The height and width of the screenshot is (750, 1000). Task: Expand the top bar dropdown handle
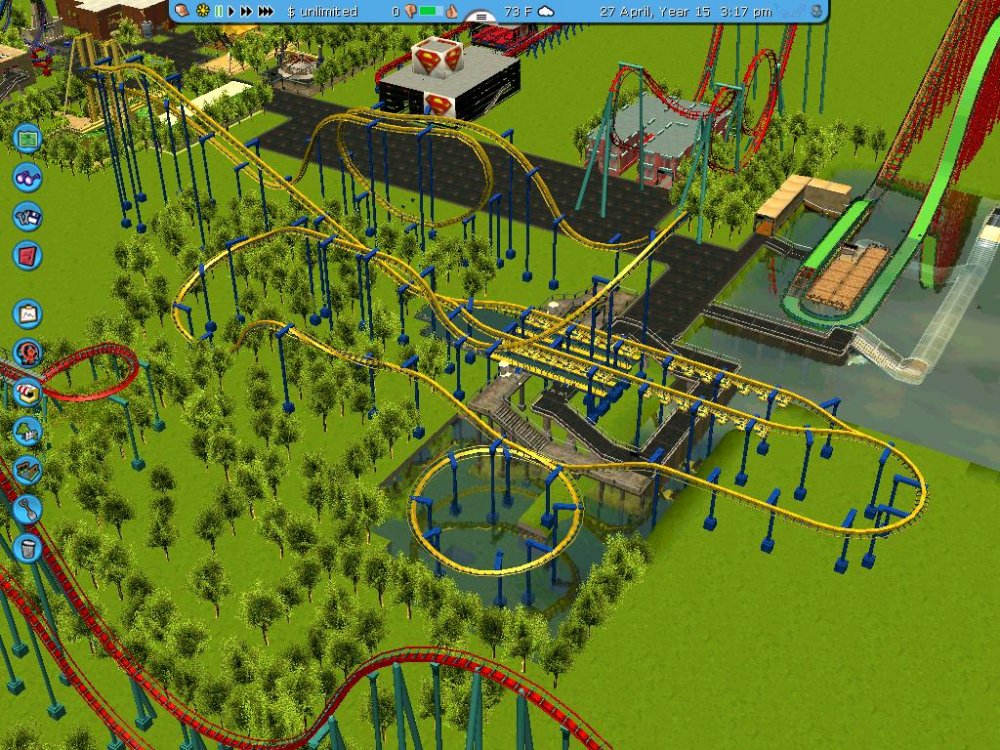click(x=483, y=17)
